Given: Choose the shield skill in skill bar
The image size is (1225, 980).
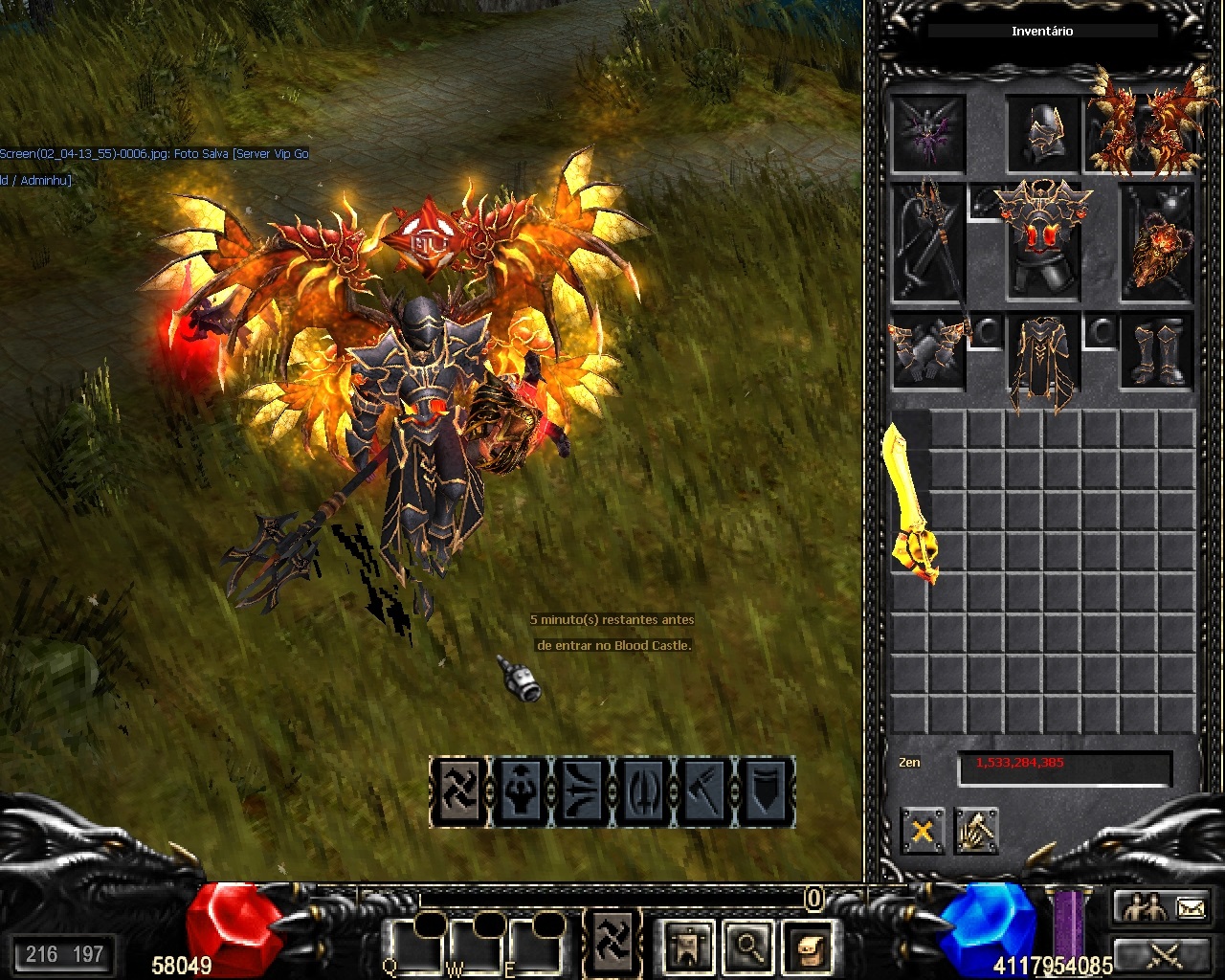Looking at the screenshot, I should [764, 791].
